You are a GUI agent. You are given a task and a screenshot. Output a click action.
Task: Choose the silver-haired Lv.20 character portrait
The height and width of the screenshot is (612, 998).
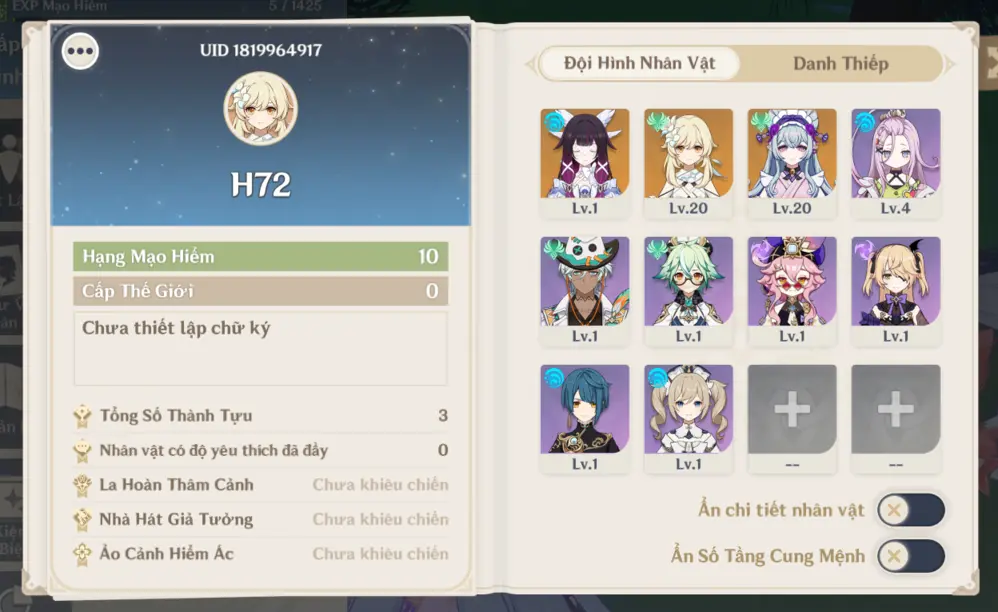[x=792, y=155]
